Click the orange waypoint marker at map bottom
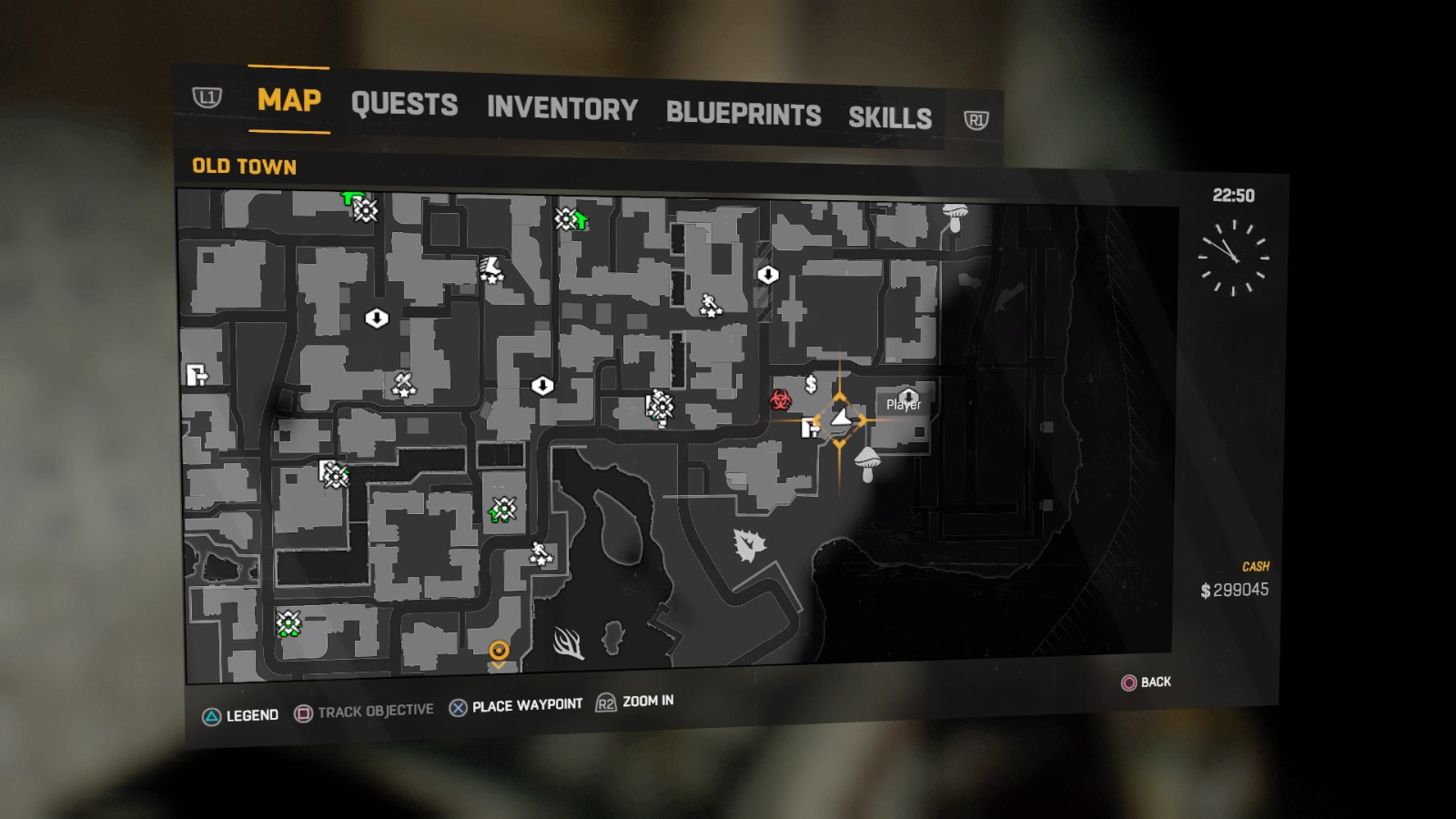Image resolution: width=1456 pixels, height=819 pixels. click(x=498, y=652)
